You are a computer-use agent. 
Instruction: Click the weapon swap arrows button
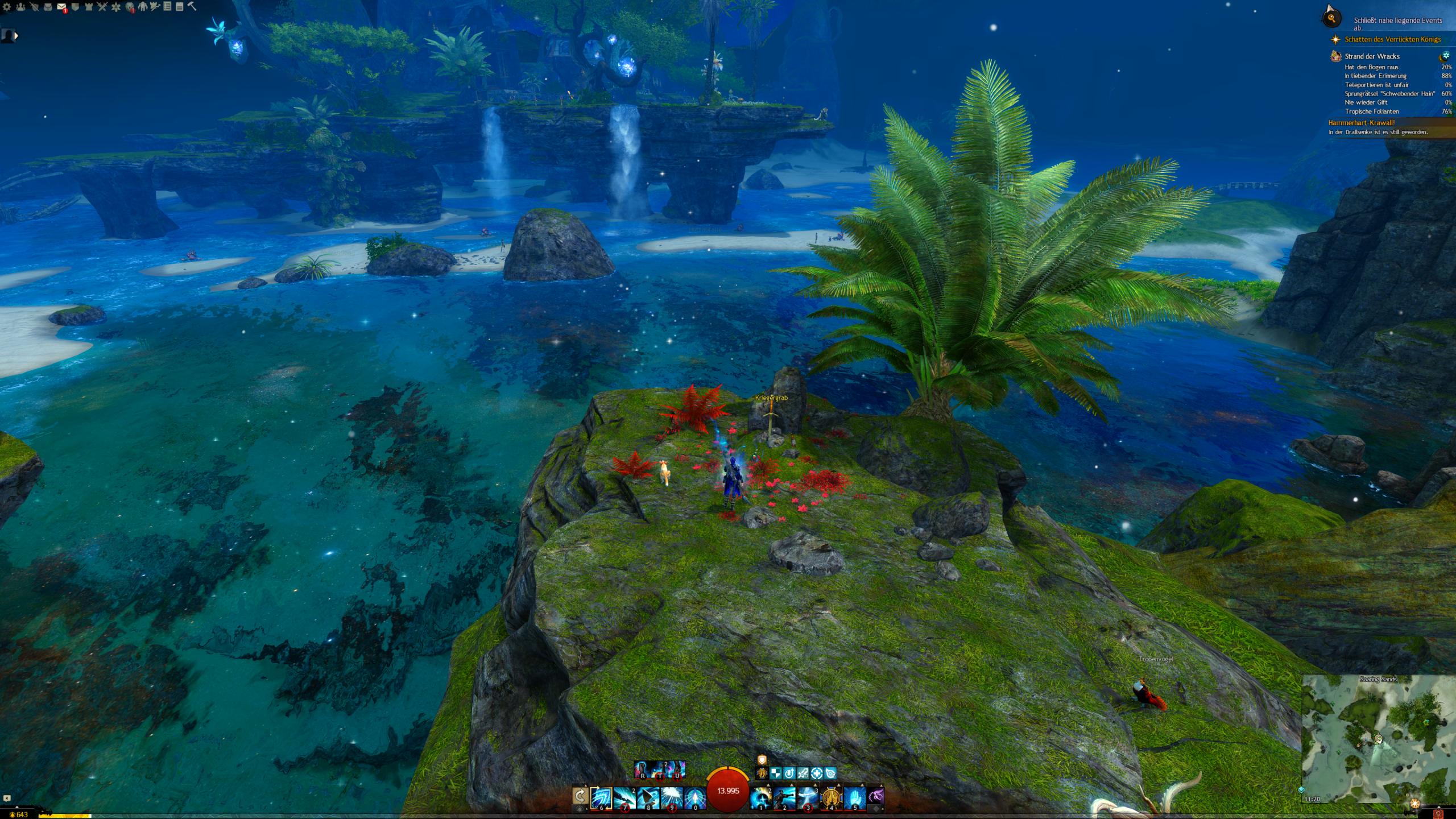pos(580,796)
